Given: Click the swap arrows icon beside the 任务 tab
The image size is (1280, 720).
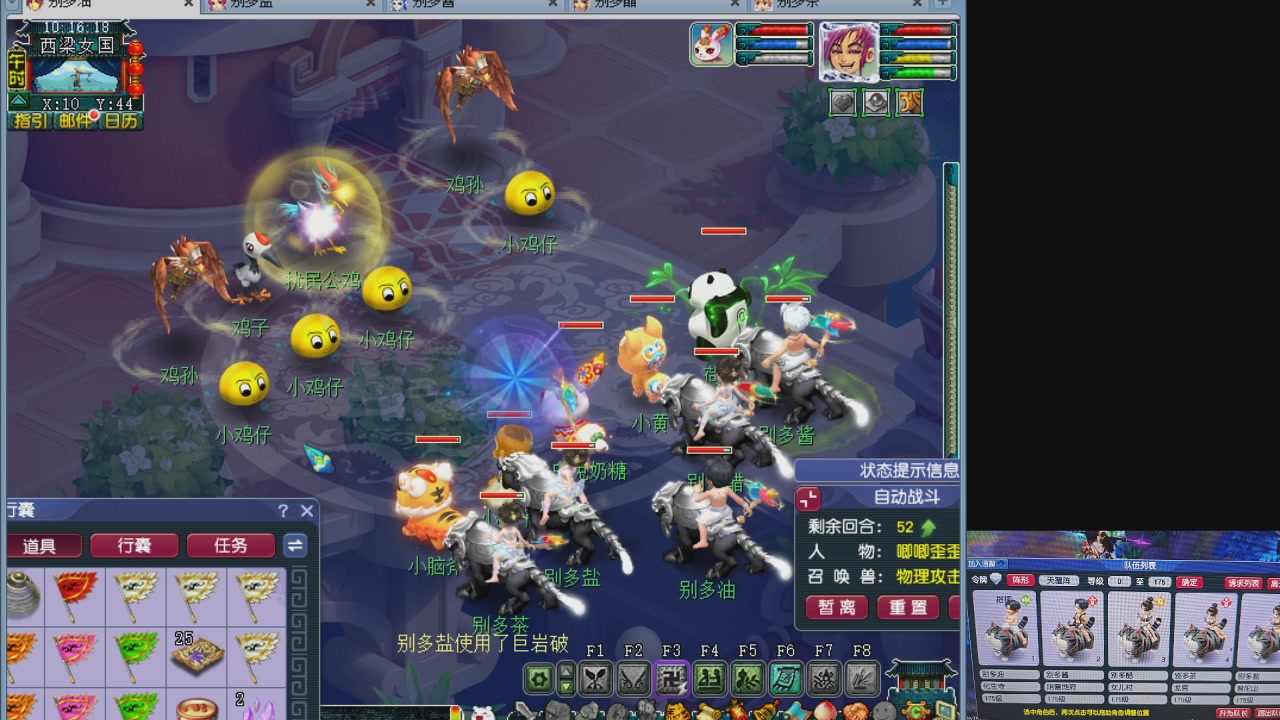Looking at the screenshot, I should [x=295, y=546].
